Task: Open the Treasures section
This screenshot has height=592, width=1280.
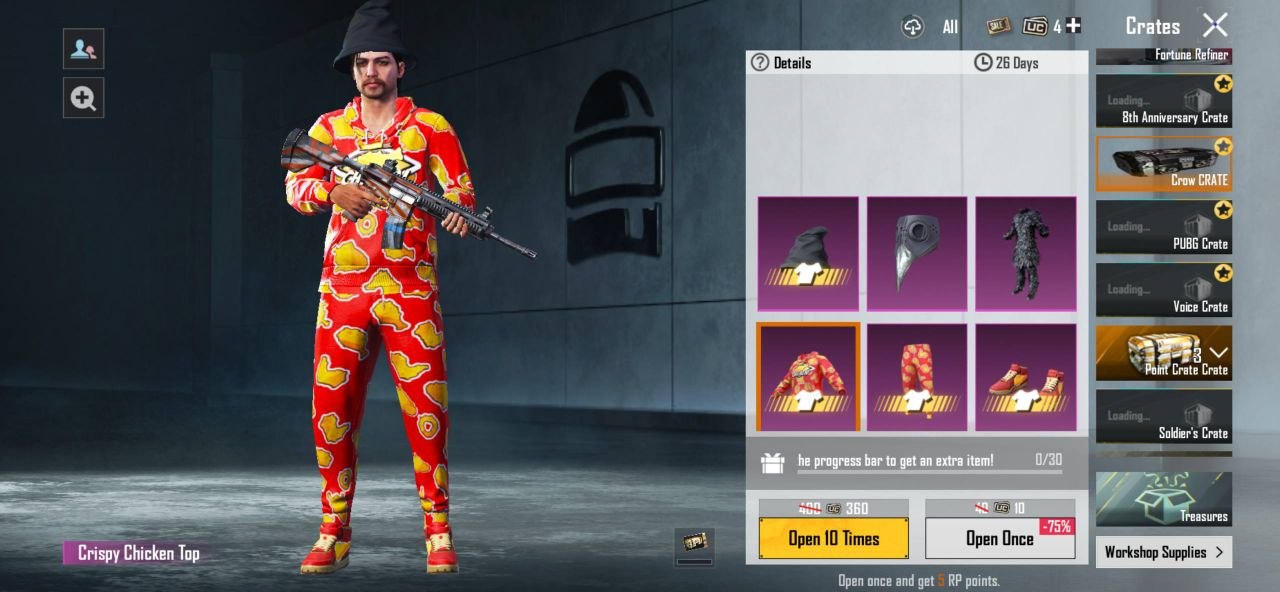Action: 1164,499
